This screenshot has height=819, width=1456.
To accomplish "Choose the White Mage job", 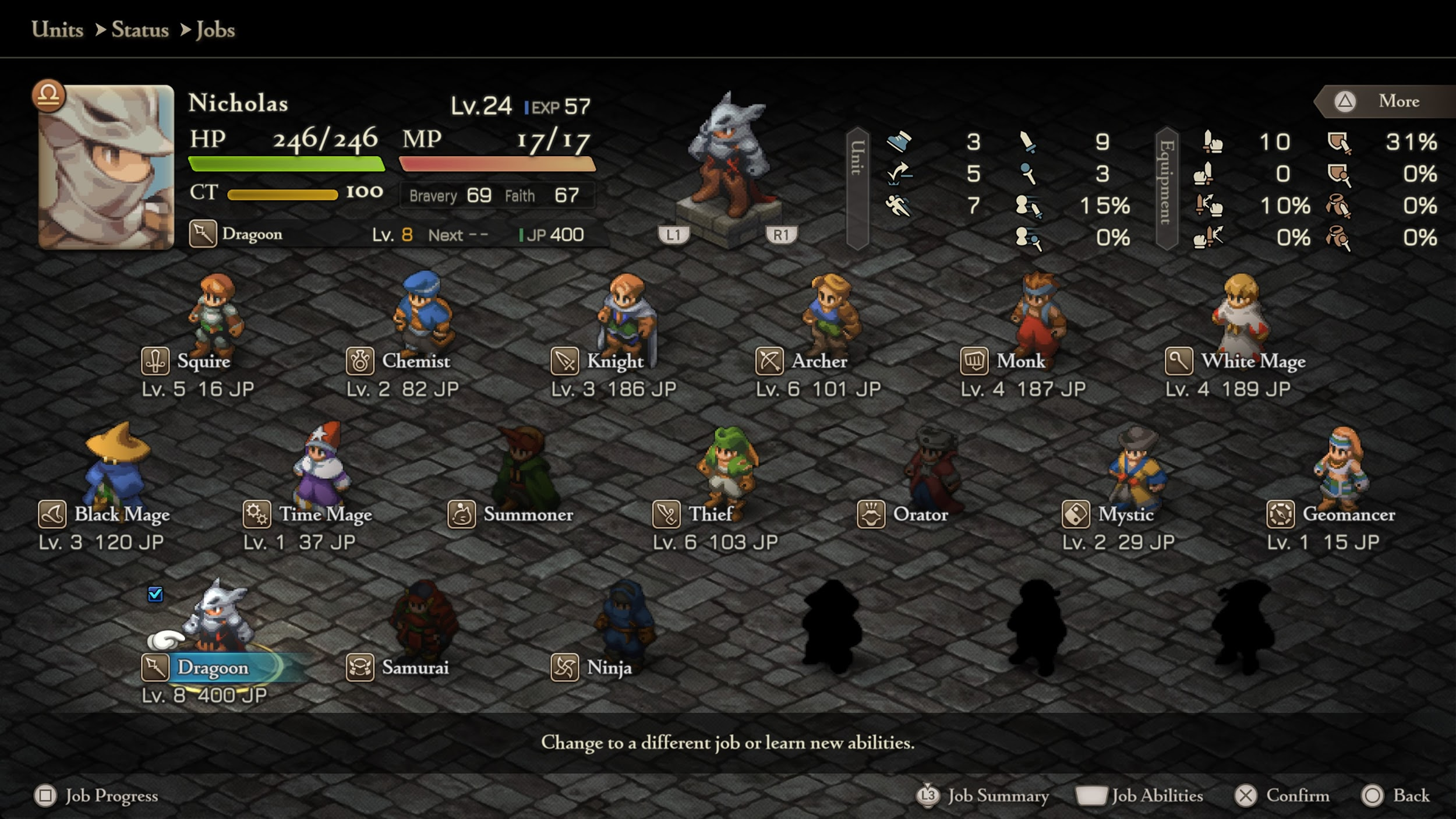I will [x=1252, y=361].
